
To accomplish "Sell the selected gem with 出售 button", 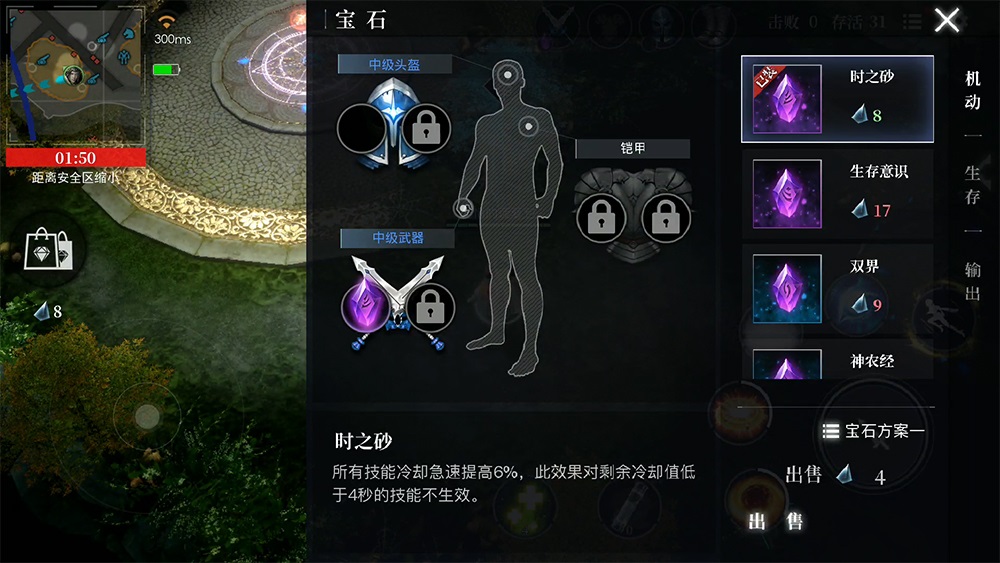I will coord(775,521).
